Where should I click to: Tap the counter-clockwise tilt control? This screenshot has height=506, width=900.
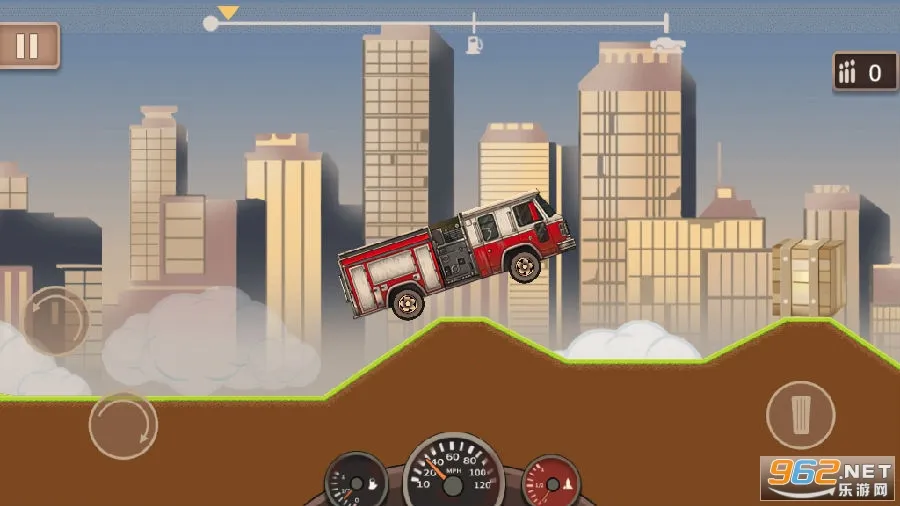click(55, 321)
